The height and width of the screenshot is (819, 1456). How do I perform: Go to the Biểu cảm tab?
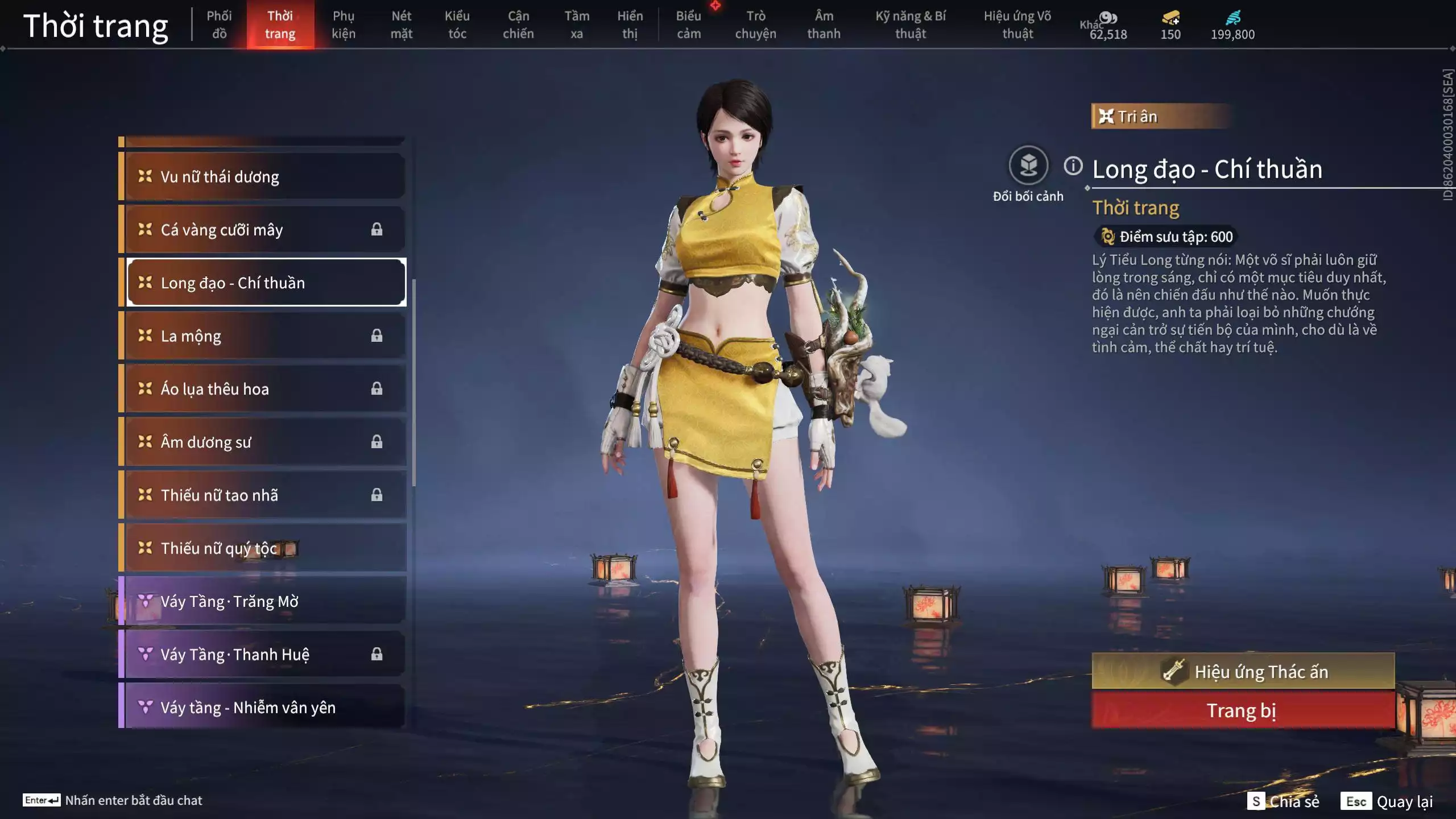[688, 24]
